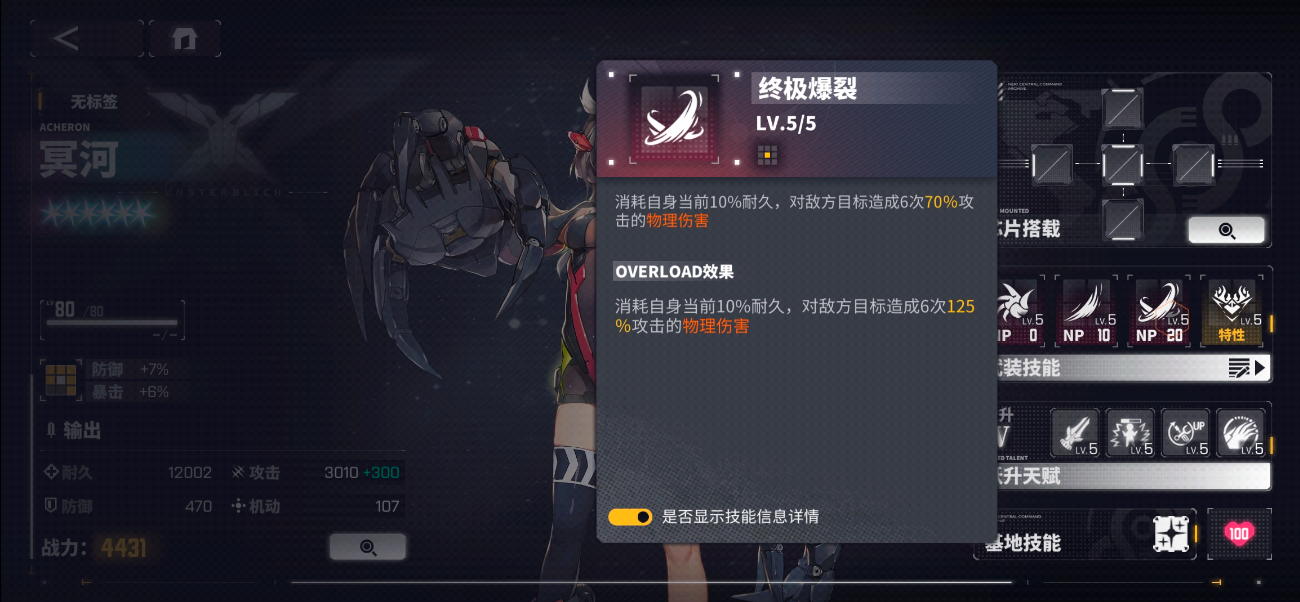This screenshot has height=602, width=1300.
Task: Choose the lightning figure talent icon
Action: pyautogui.click(x=1130, y=433)
